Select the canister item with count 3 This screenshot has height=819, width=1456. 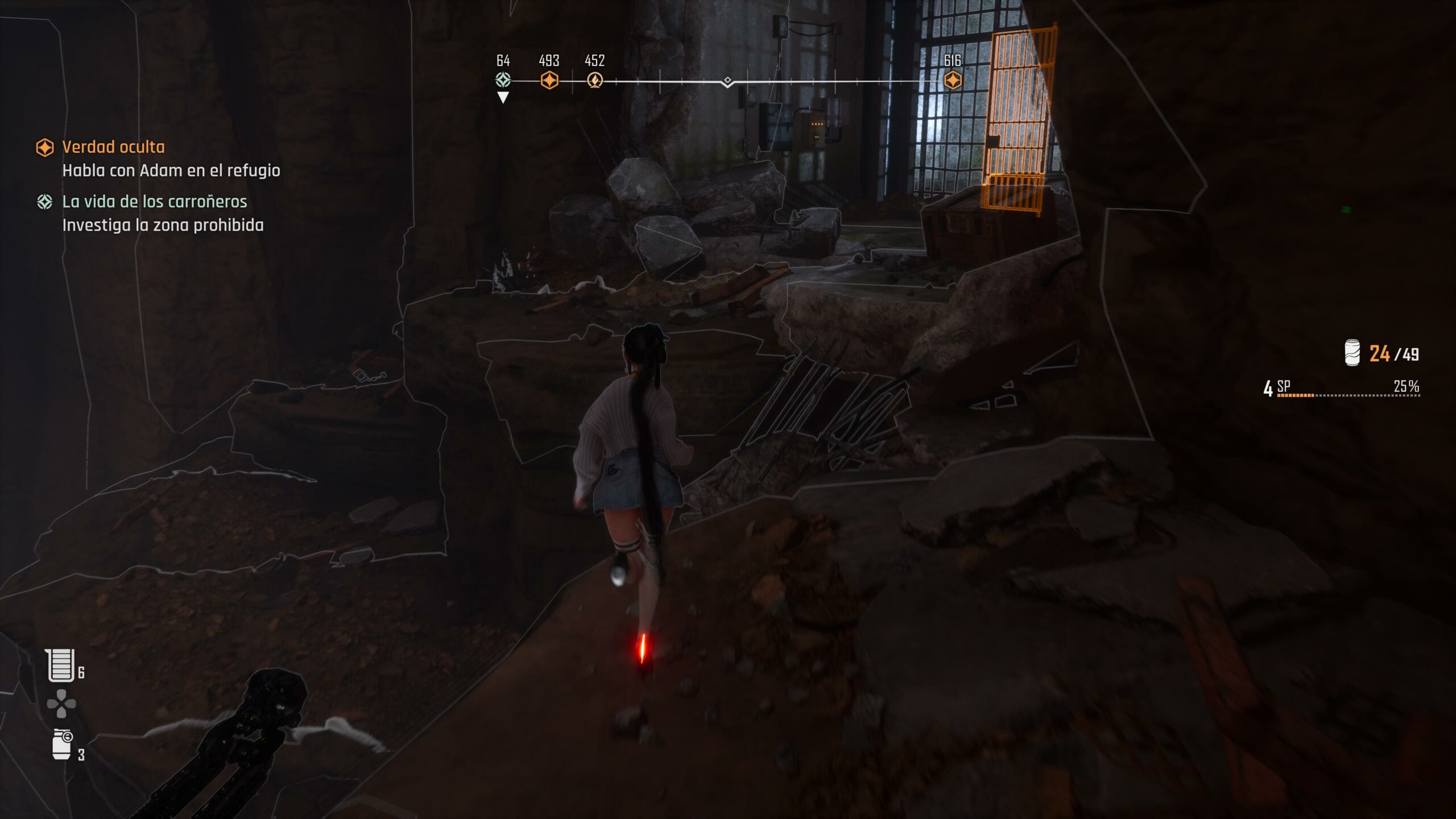pos(62,744)
